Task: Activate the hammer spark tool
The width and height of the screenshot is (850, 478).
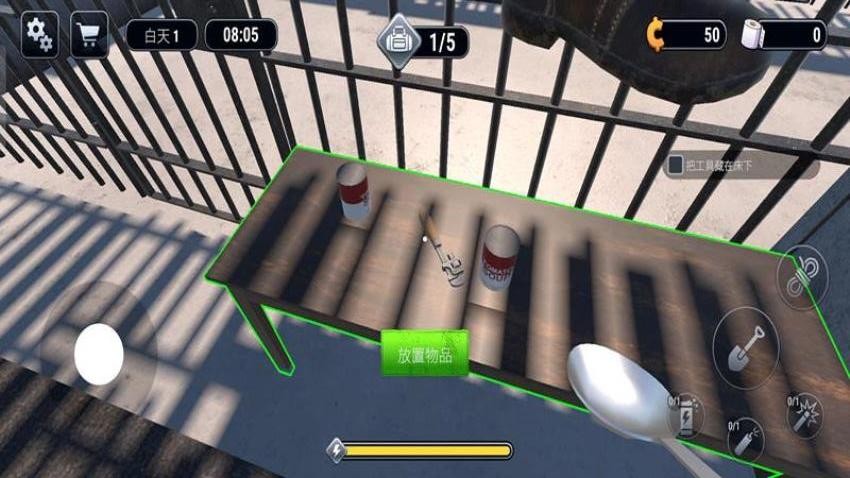Action: click(802, 415)
